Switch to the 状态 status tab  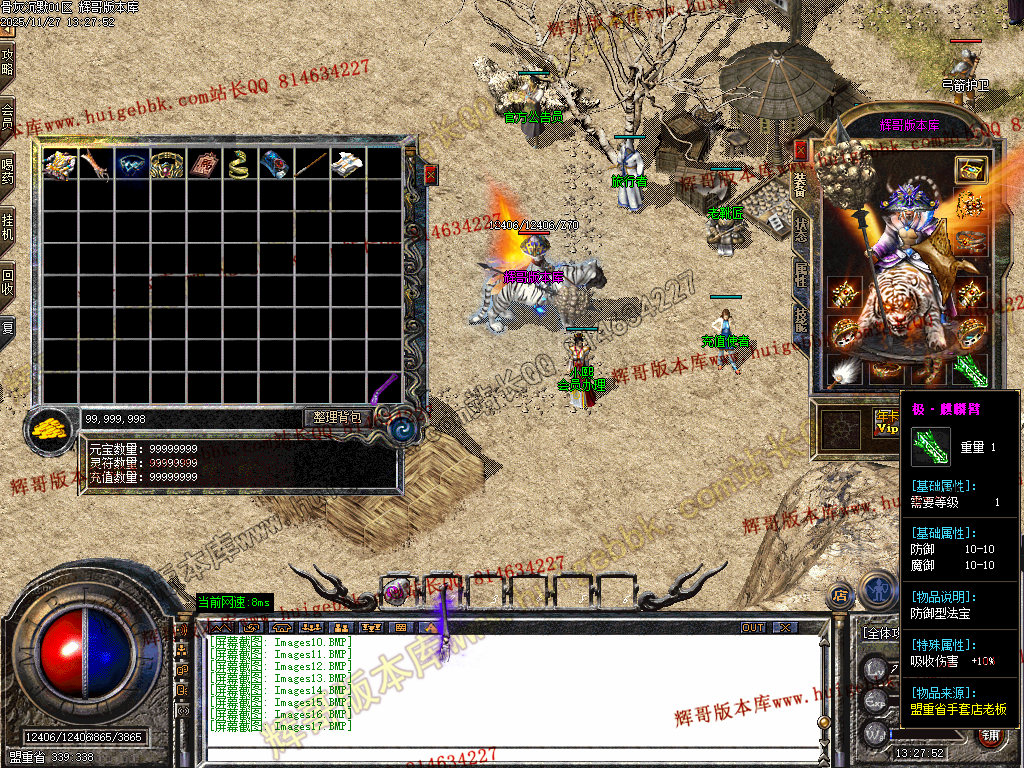tap(800, 228)
